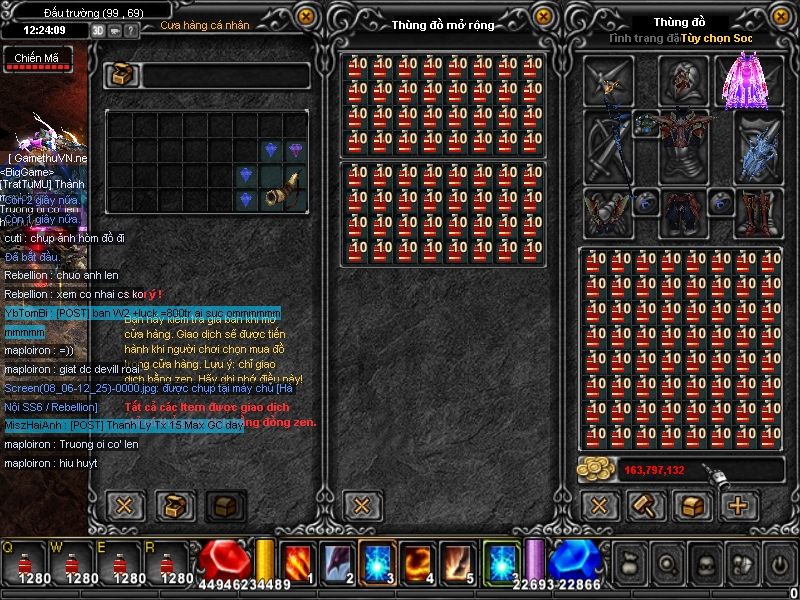This screenshot has height=600, width=800.
Task: Close the personal store window
Action: pyautogui.click(x=124, y=505)
